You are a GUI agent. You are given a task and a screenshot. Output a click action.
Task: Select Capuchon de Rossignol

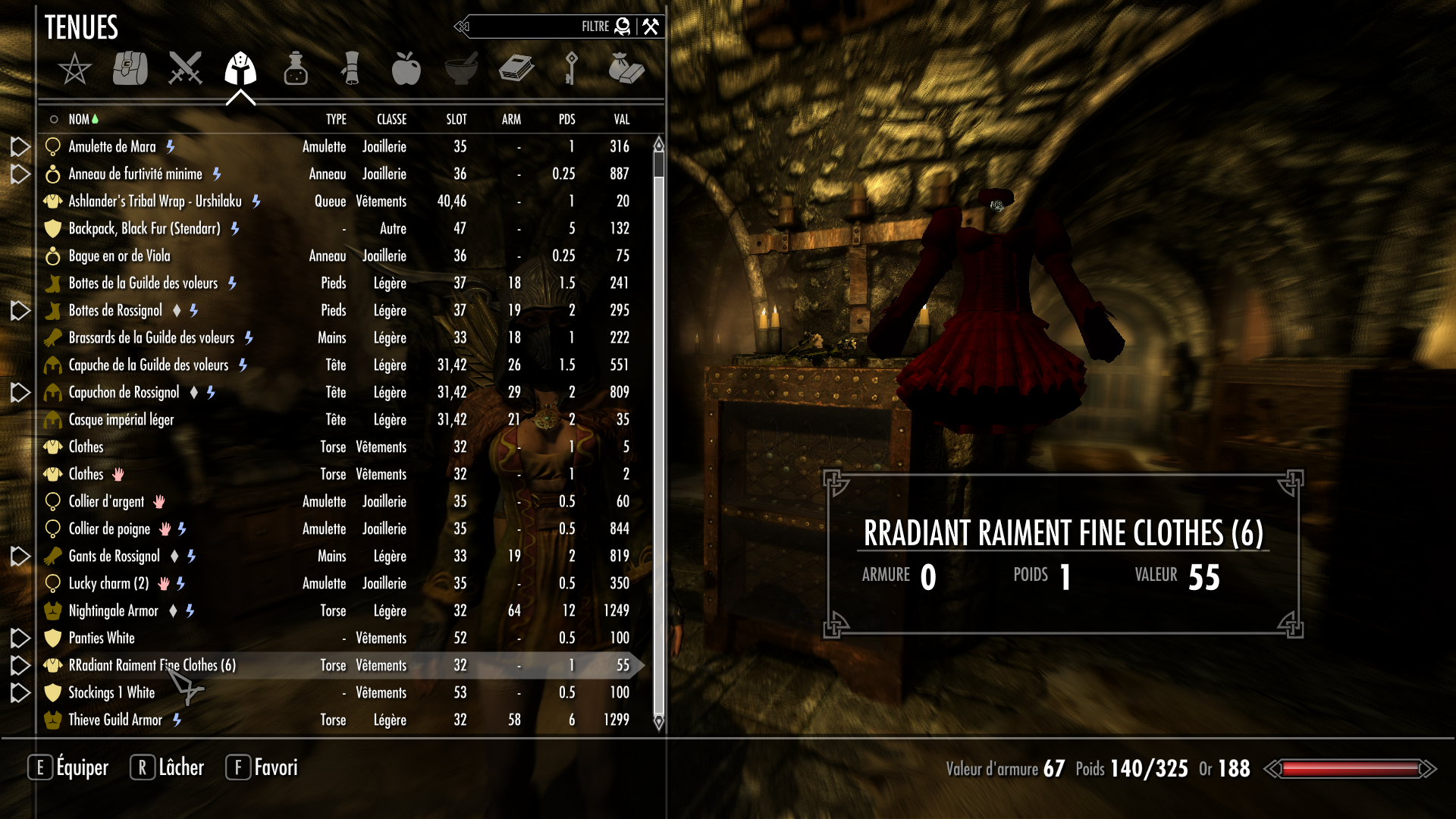(124, 392)
